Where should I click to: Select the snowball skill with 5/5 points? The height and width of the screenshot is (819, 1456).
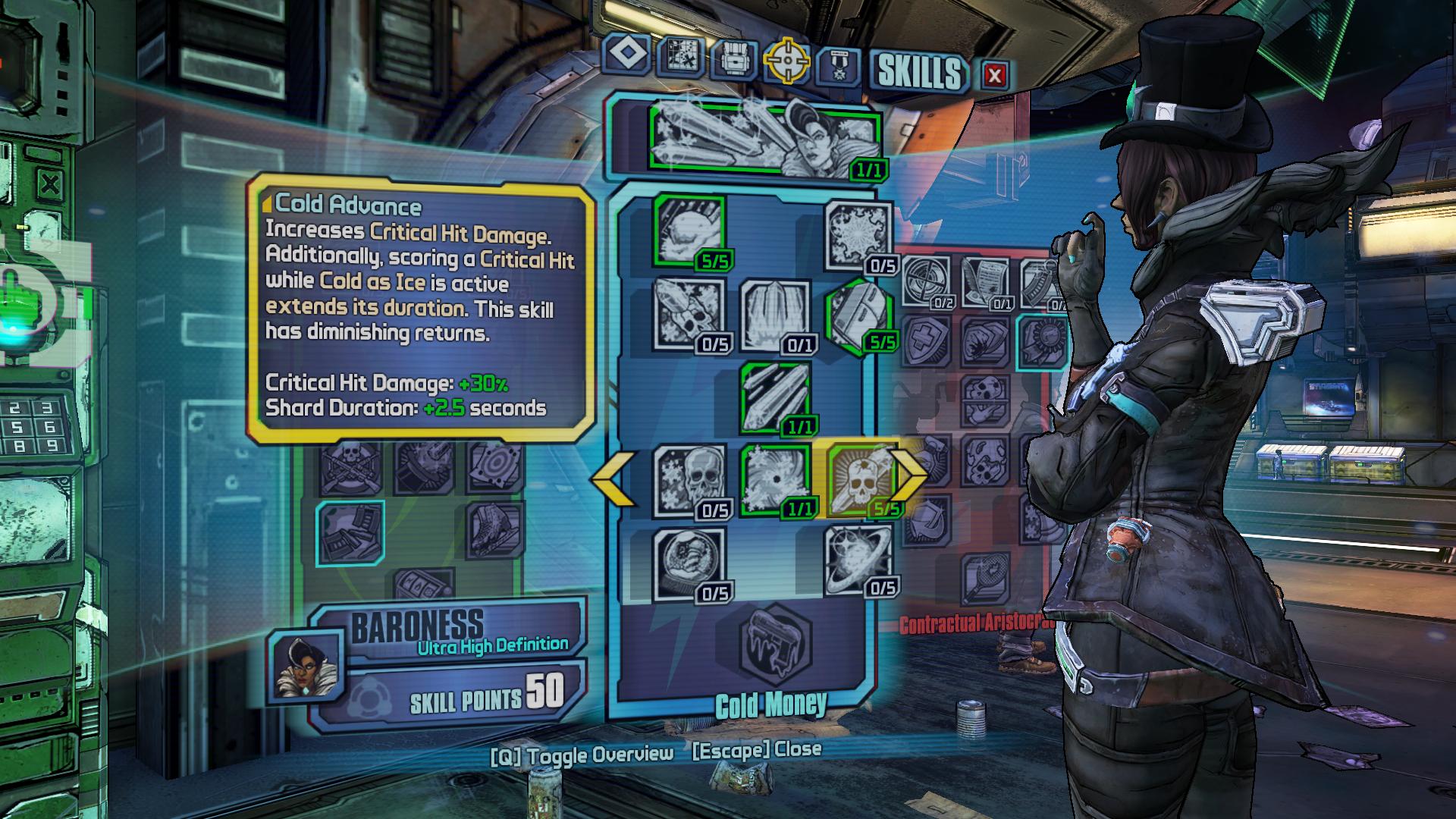point(689,231)
